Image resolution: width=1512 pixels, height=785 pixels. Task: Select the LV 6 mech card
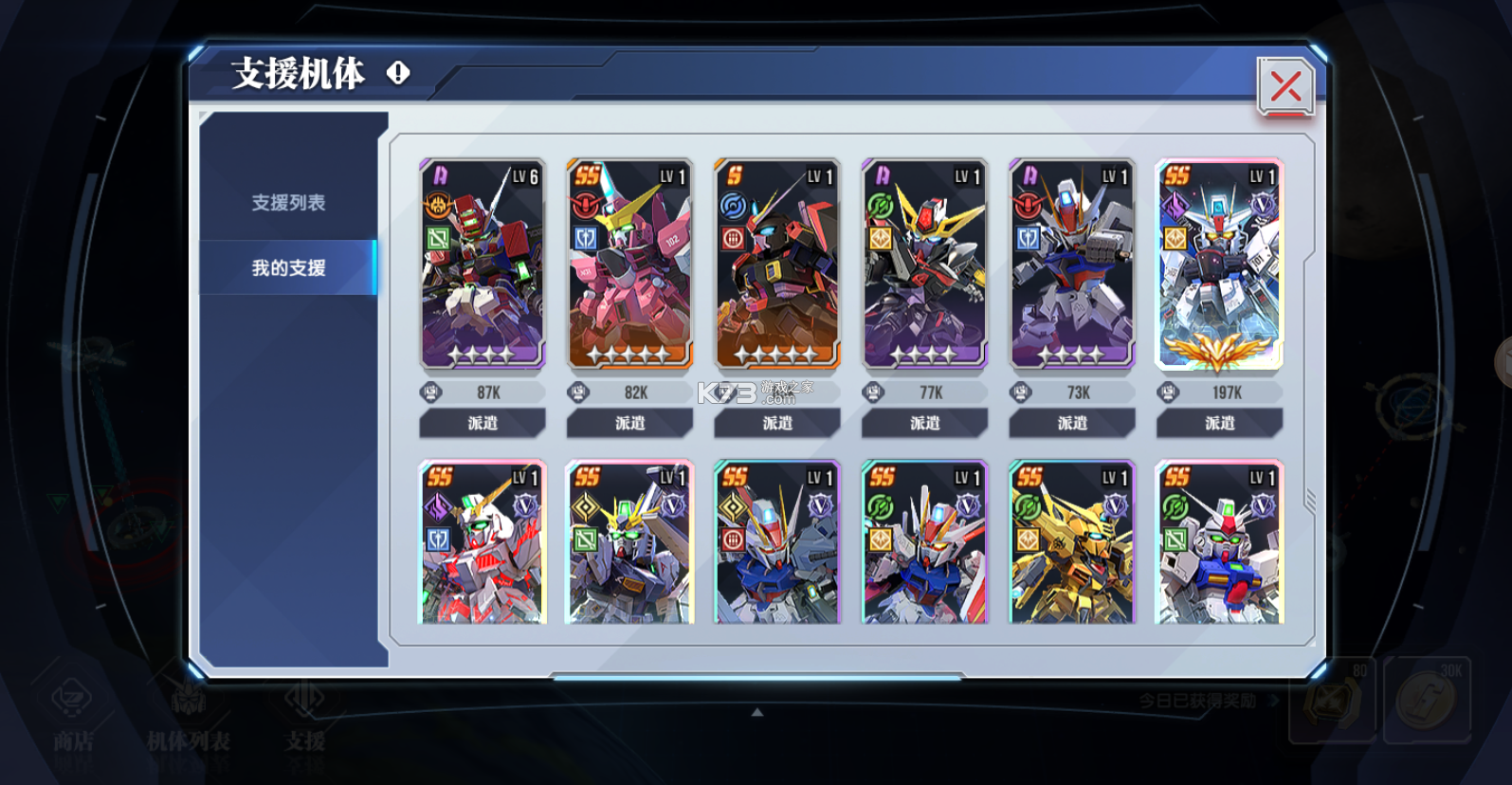tap(483, 264)
